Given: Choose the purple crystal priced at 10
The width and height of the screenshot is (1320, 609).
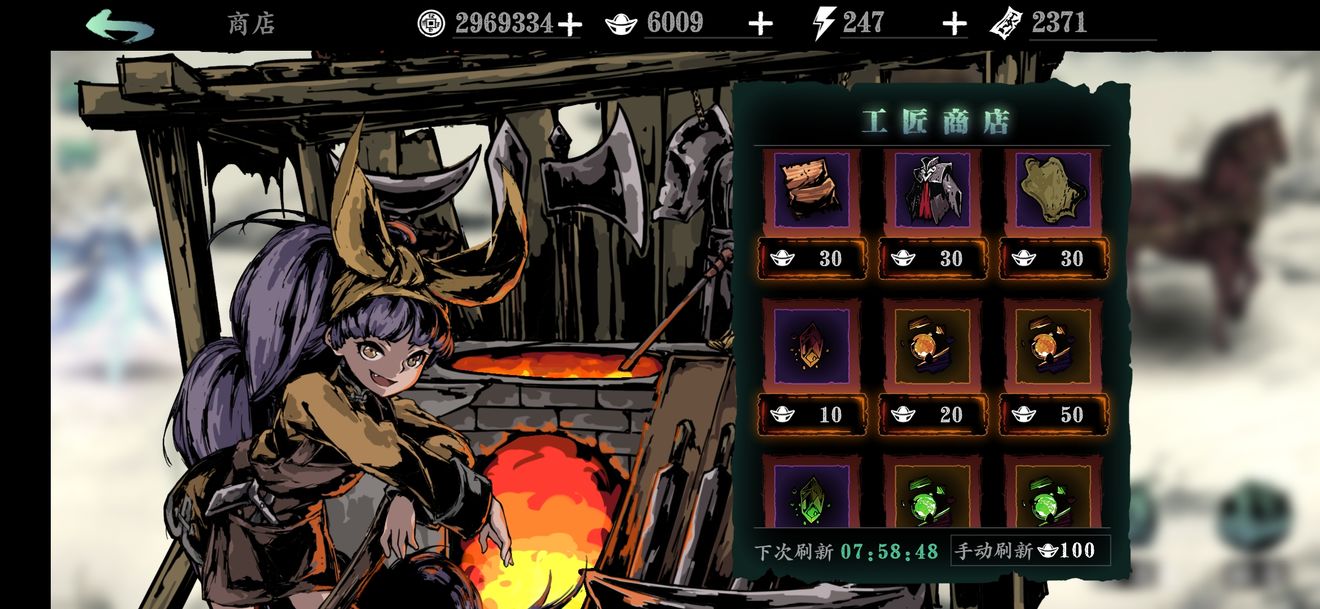Looking at the screenshot, I should [812, 345].
